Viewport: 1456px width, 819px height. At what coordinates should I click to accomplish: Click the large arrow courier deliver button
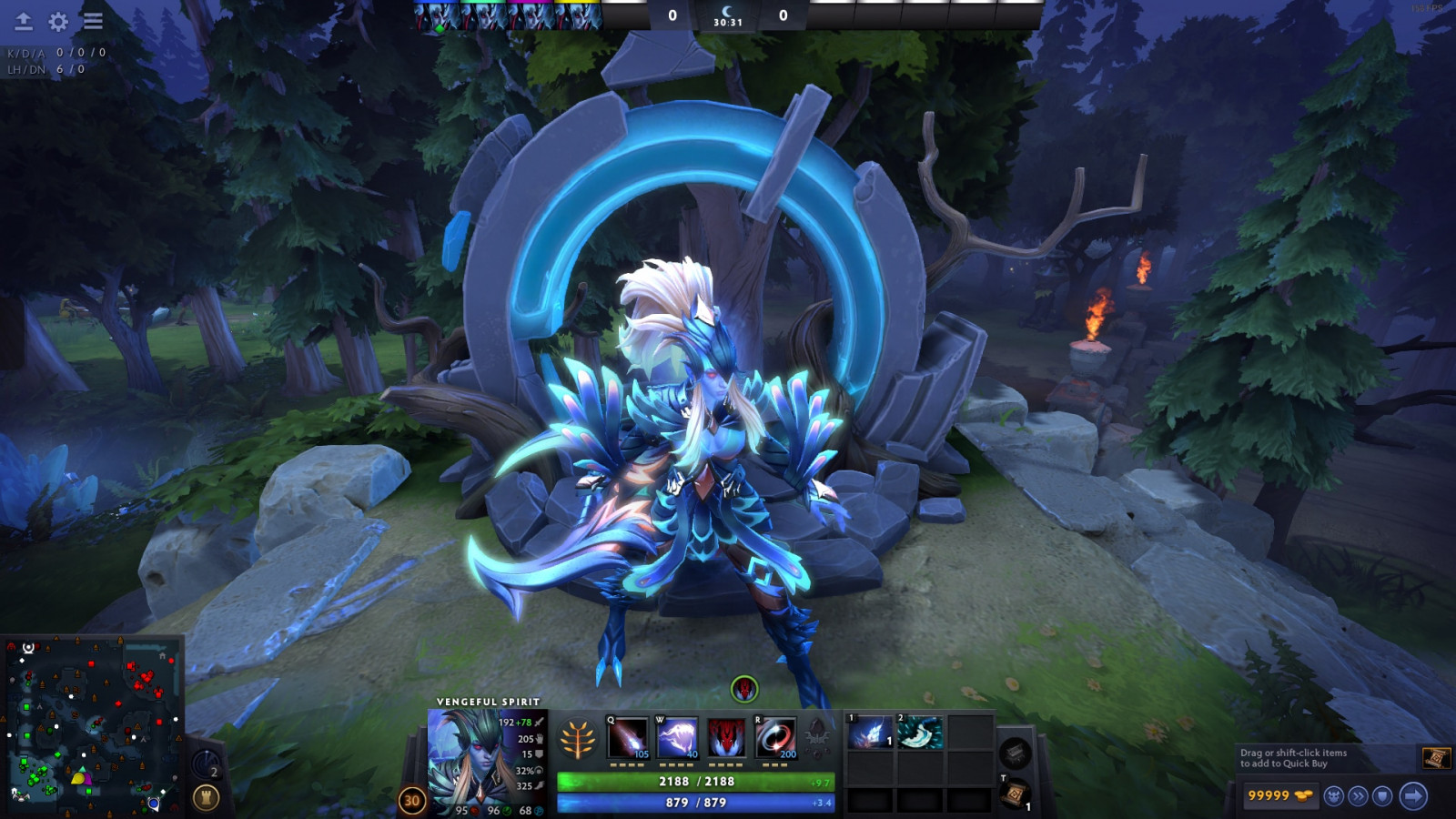[1413, 796]
